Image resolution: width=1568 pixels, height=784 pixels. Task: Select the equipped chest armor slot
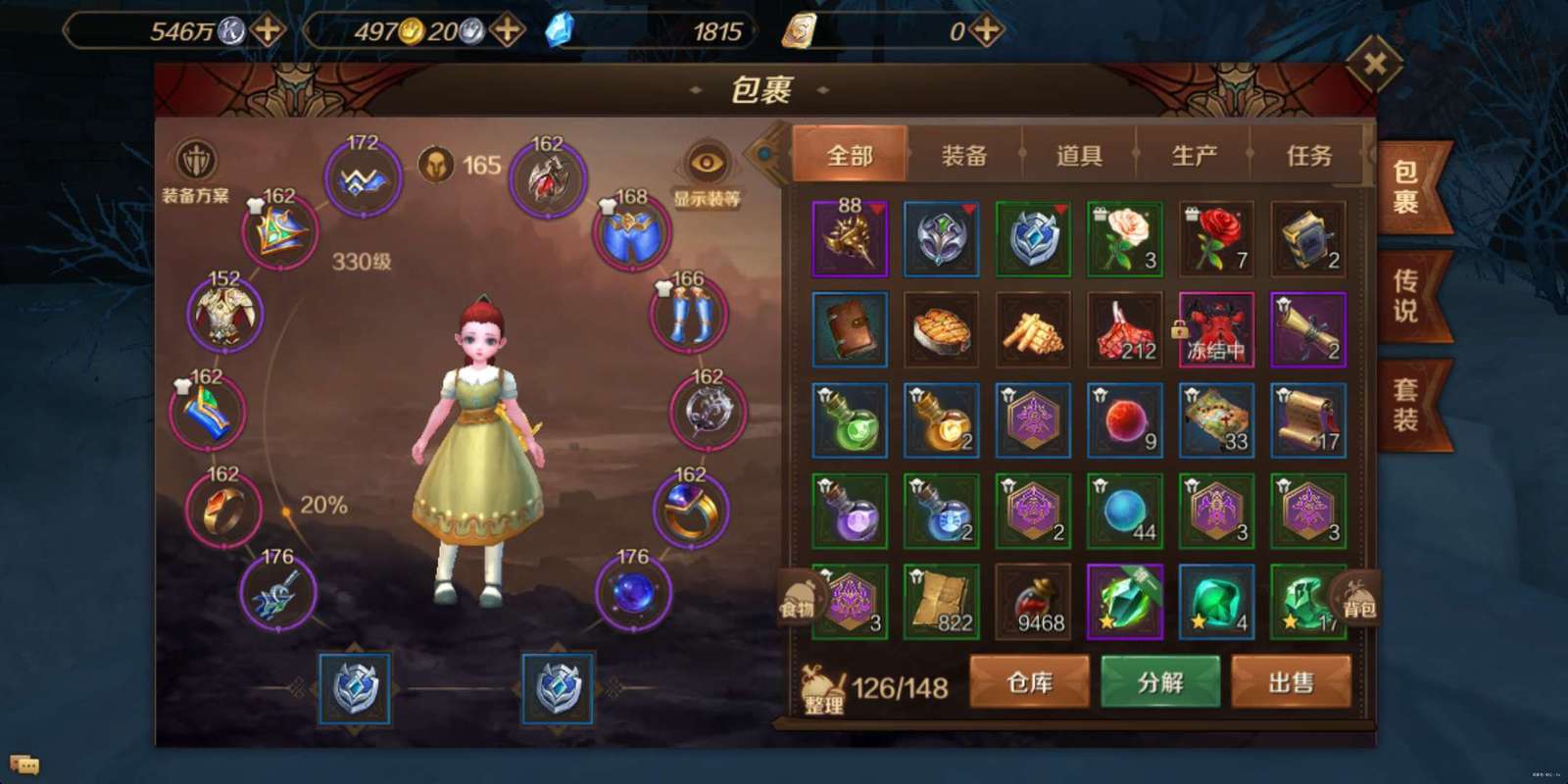pyautogui.click(x=224, y=314)
